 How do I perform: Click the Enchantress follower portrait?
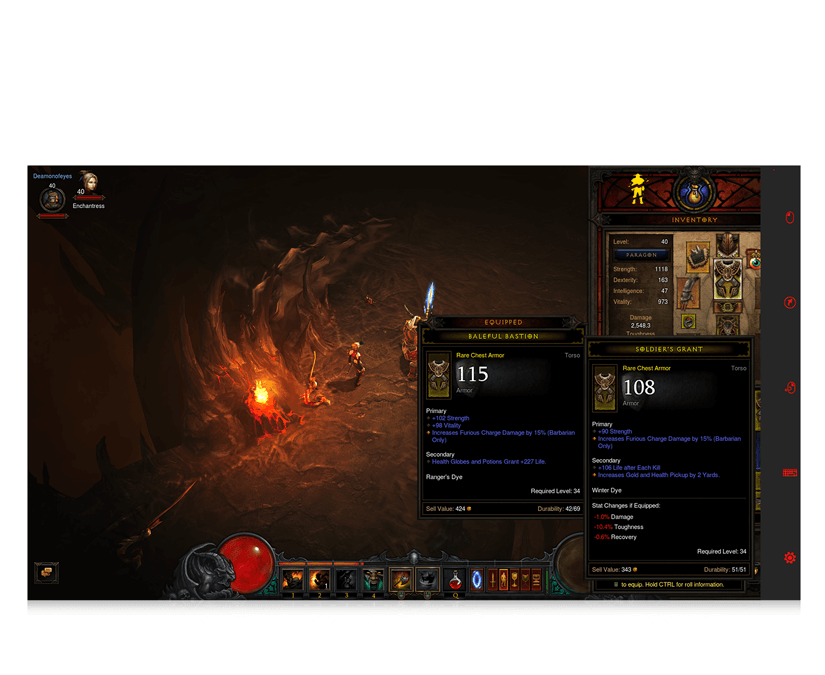[89, 183]
